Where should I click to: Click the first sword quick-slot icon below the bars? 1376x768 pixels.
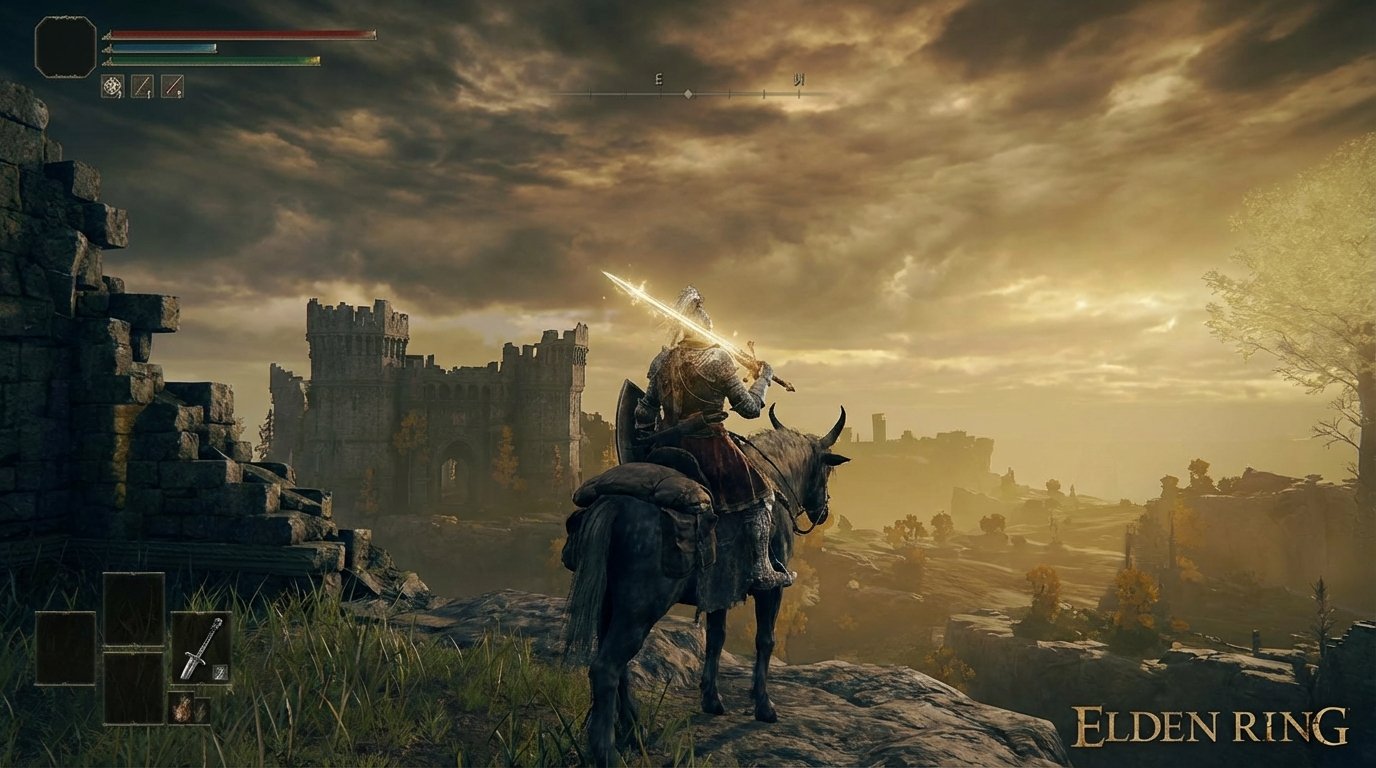point(142,86)
